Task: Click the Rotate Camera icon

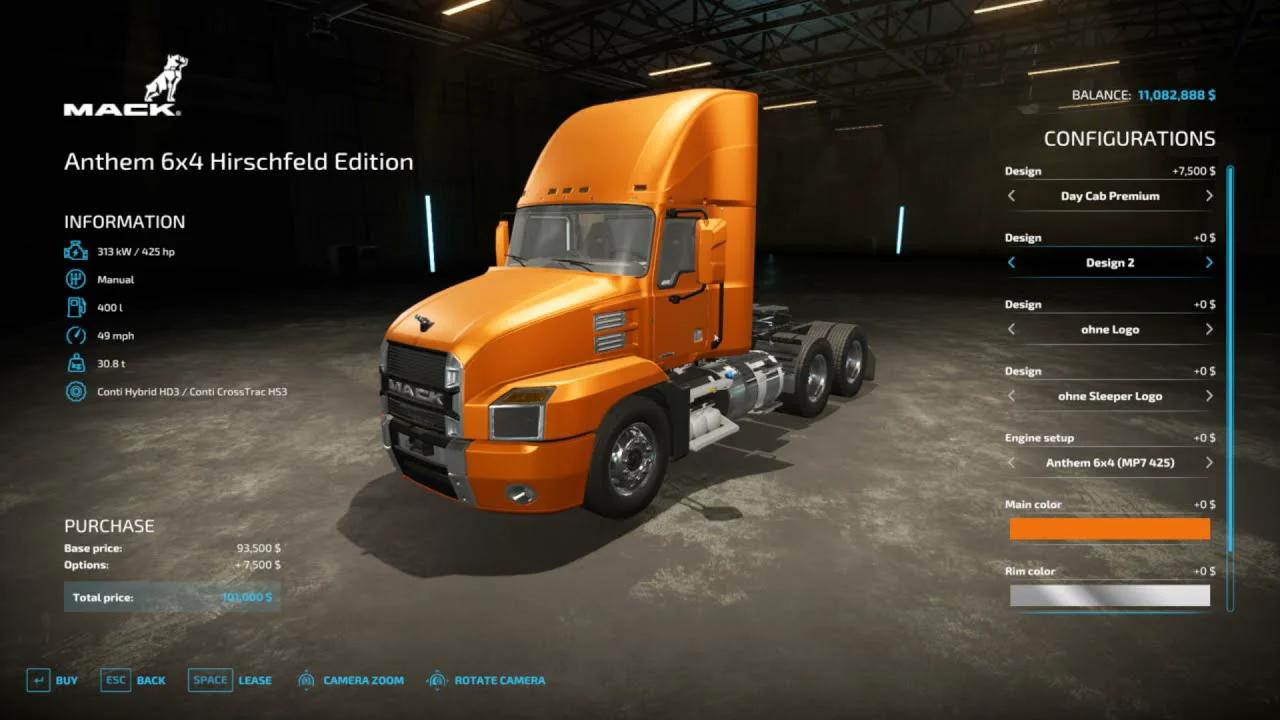Action: (x=436, y=679)
